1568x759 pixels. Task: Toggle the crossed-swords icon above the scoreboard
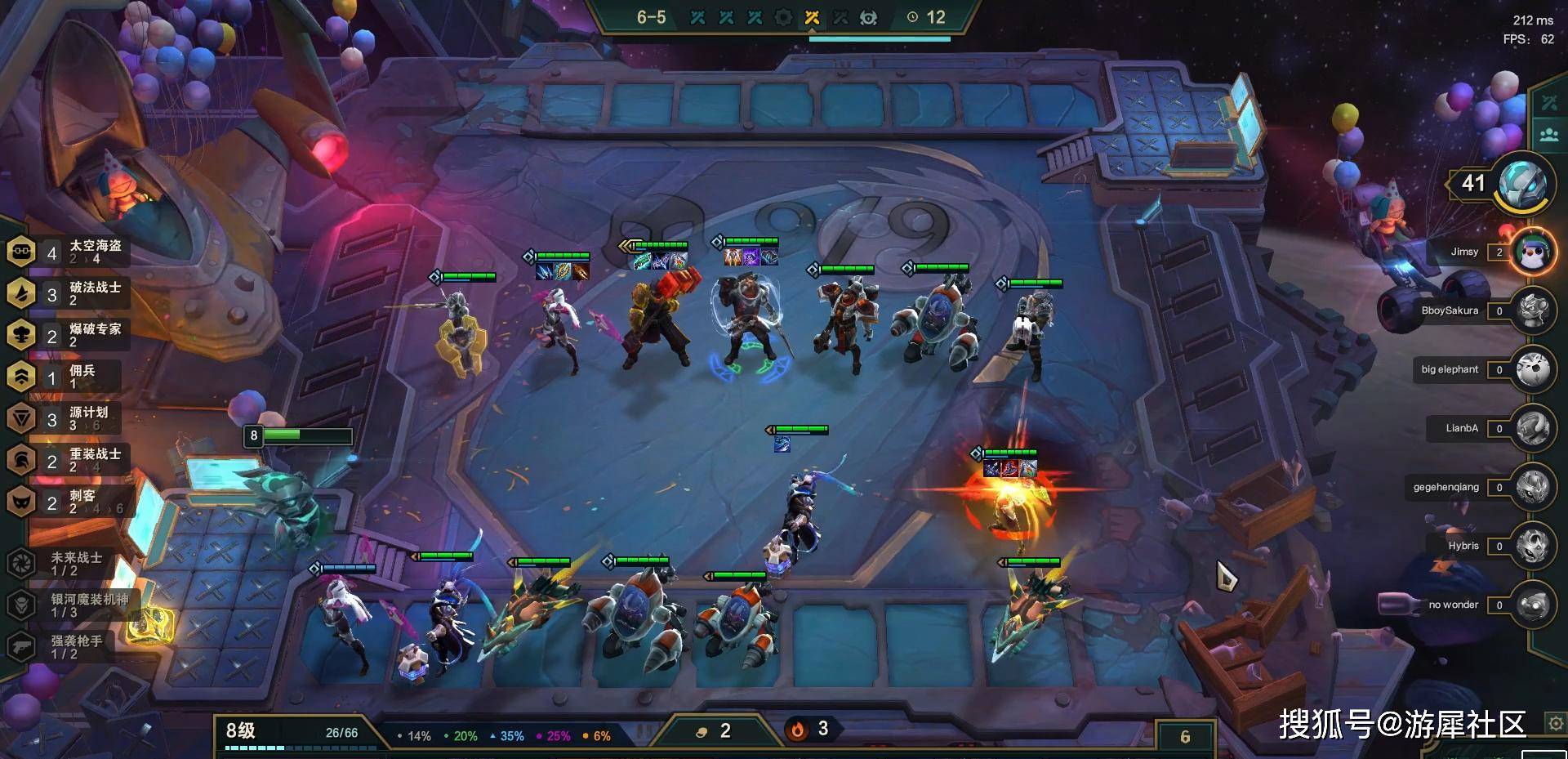click(1549, 103)
